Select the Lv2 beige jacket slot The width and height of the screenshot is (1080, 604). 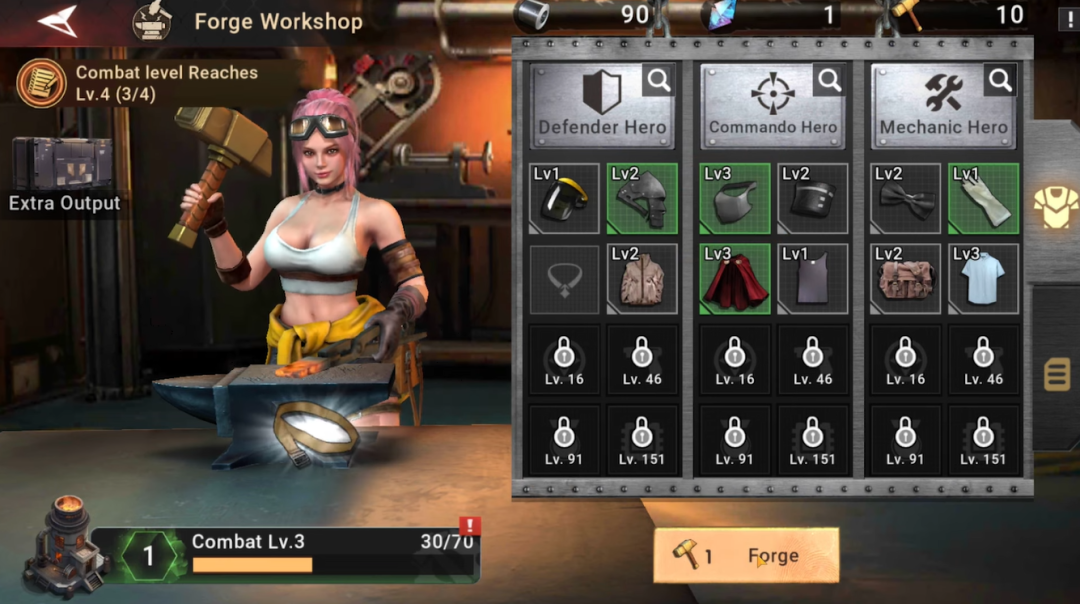[x=642, y=279]
